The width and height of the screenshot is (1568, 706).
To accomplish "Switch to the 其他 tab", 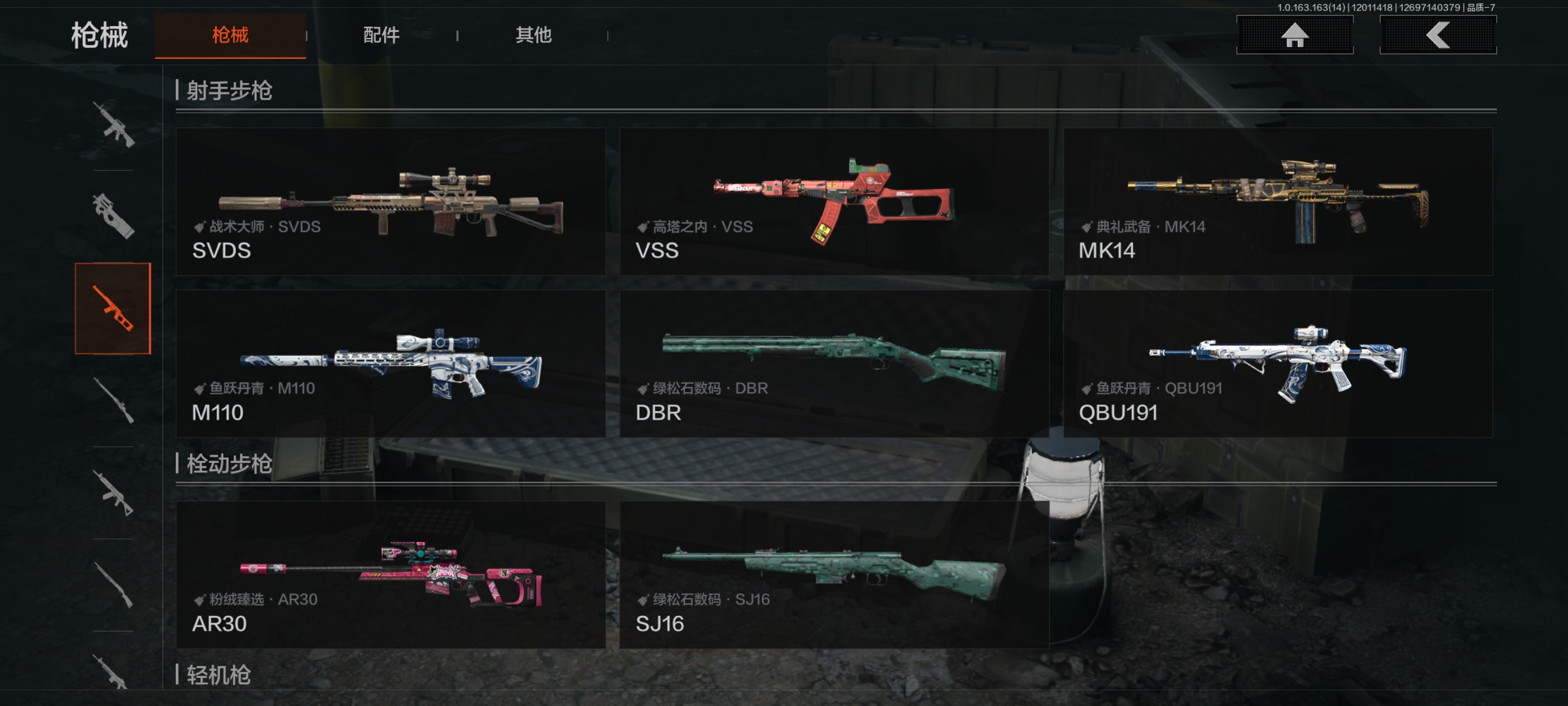I will [x=533, y=35].
